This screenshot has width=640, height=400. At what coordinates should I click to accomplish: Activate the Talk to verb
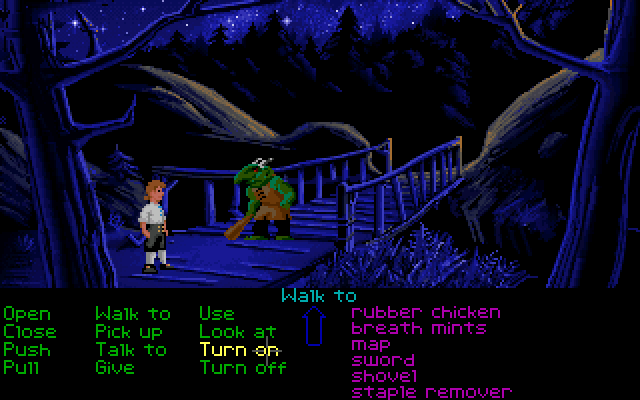coord(131,349)
